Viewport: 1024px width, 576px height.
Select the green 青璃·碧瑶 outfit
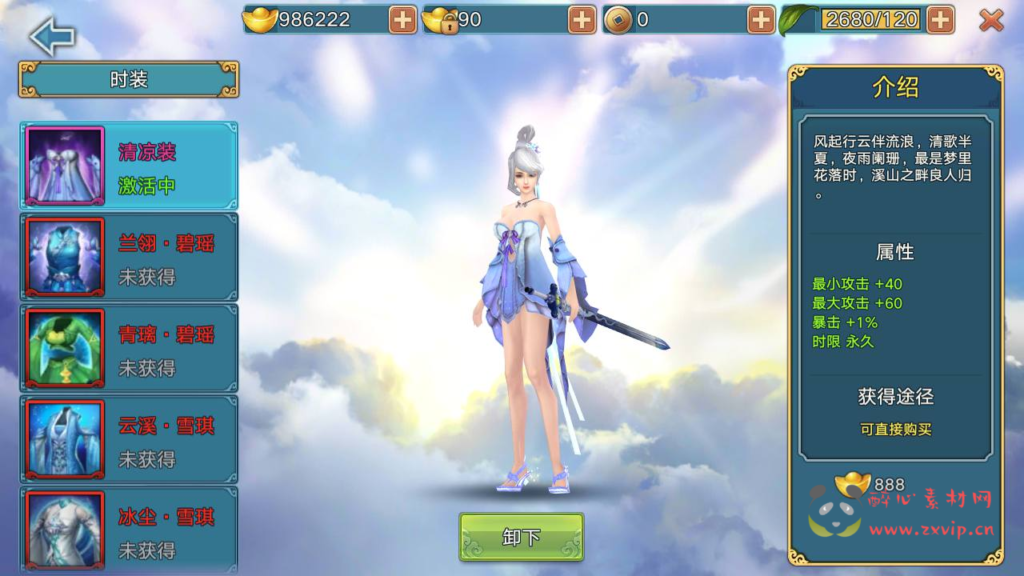point(129,348)
